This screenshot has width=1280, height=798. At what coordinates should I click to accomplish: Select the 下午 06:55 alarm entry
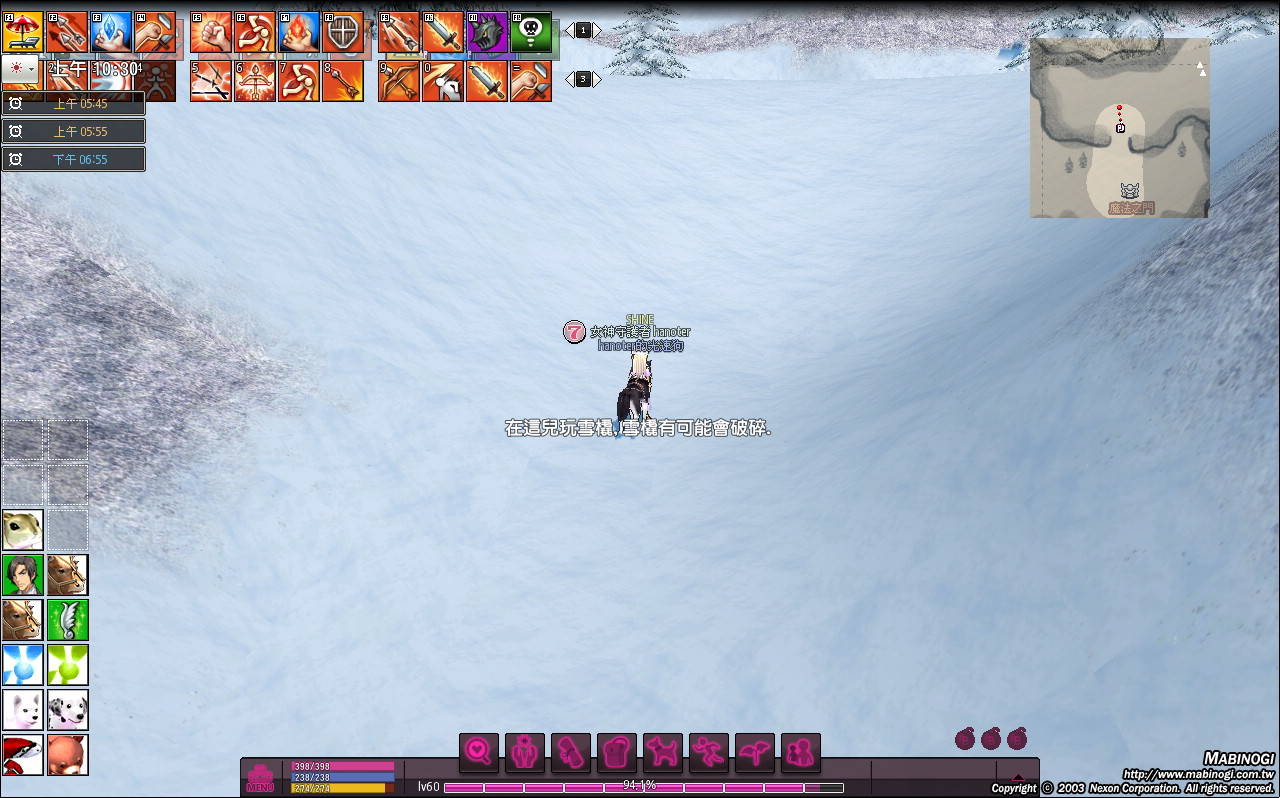[x=73, y=159]
